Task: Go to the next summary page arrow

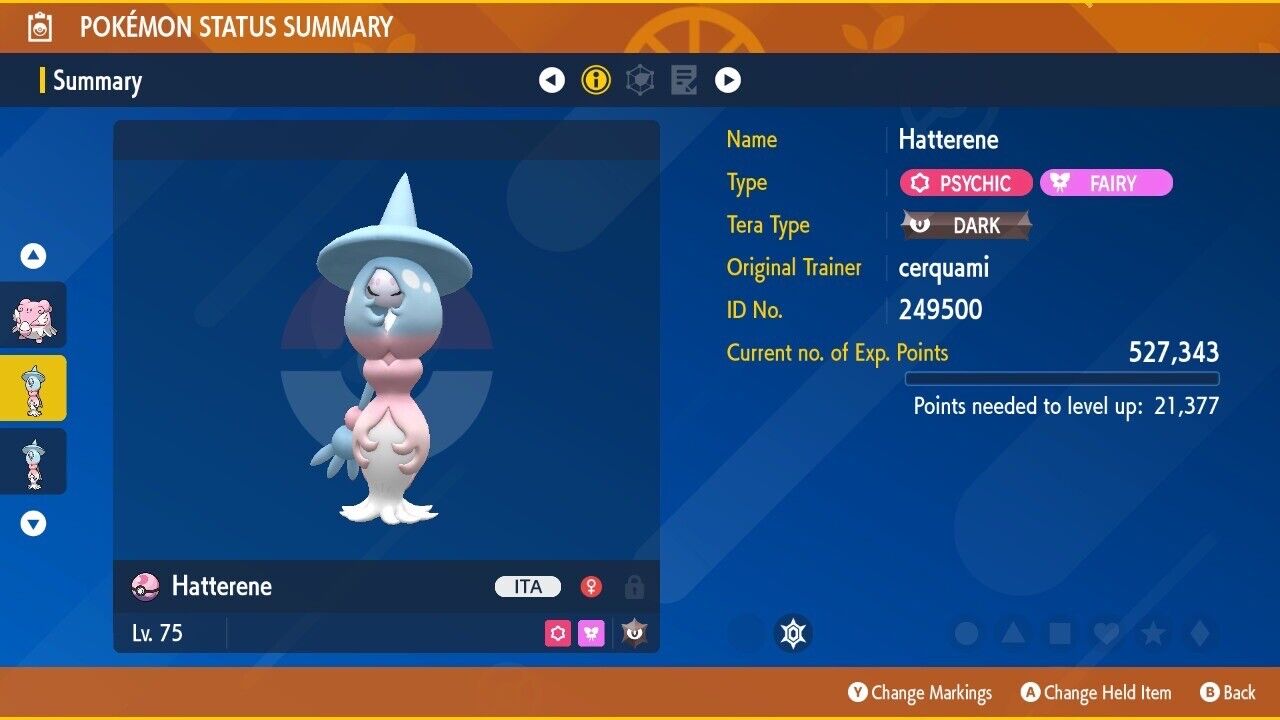Action: (x=728, y=80)
